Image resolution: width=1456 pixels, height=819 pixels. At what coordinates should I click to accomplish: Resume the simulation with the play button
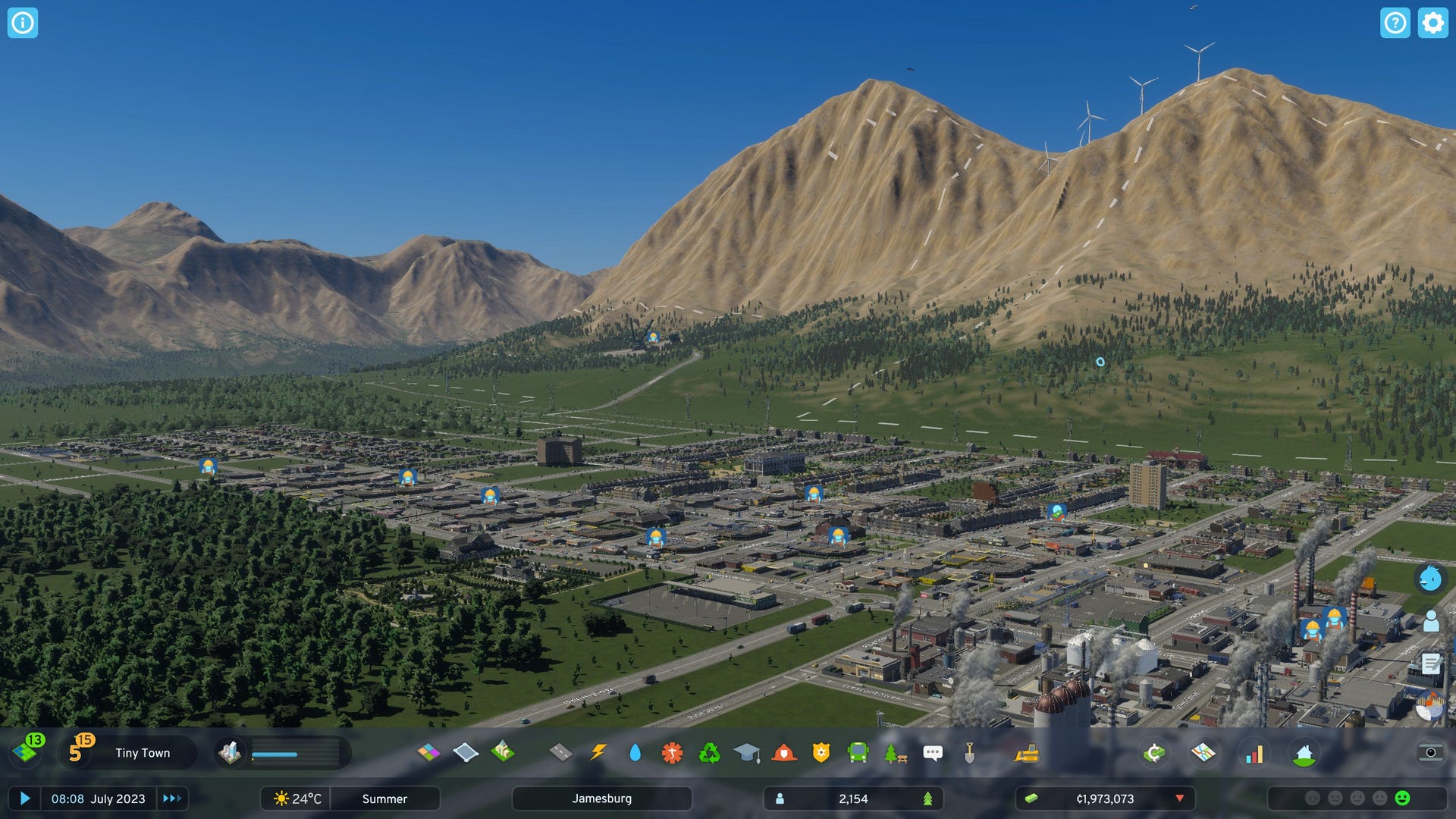coord(24,799)
